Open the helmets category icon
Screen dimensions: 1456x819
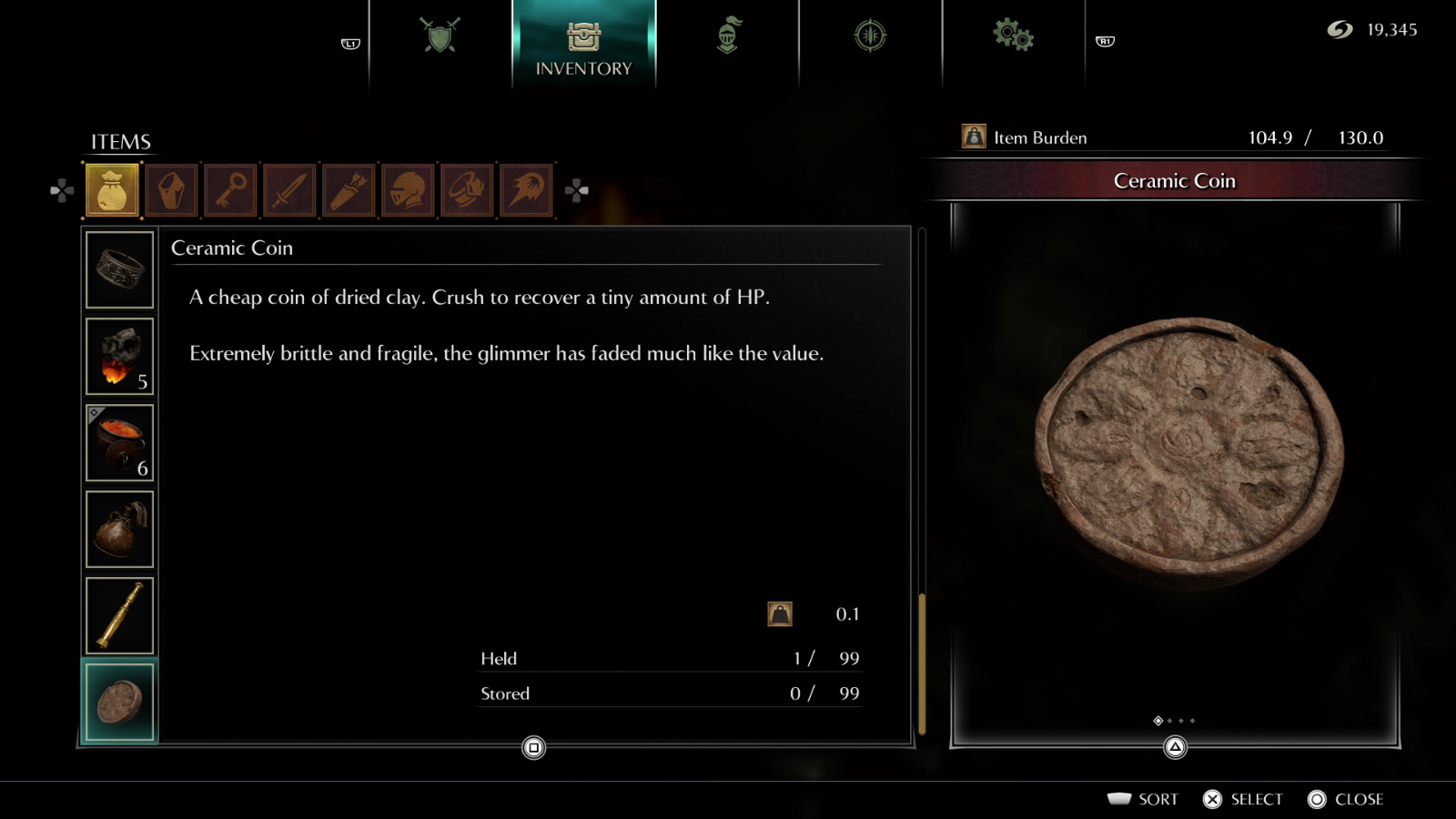(408, 189)
